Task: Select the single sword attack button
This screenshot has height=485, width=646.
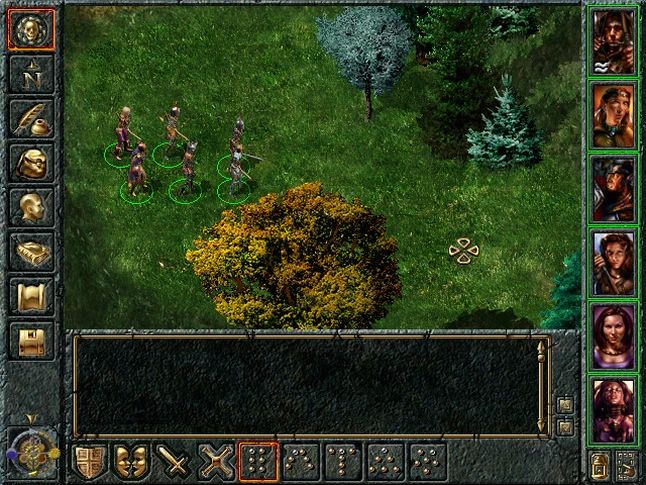Action: click(173, 461)
